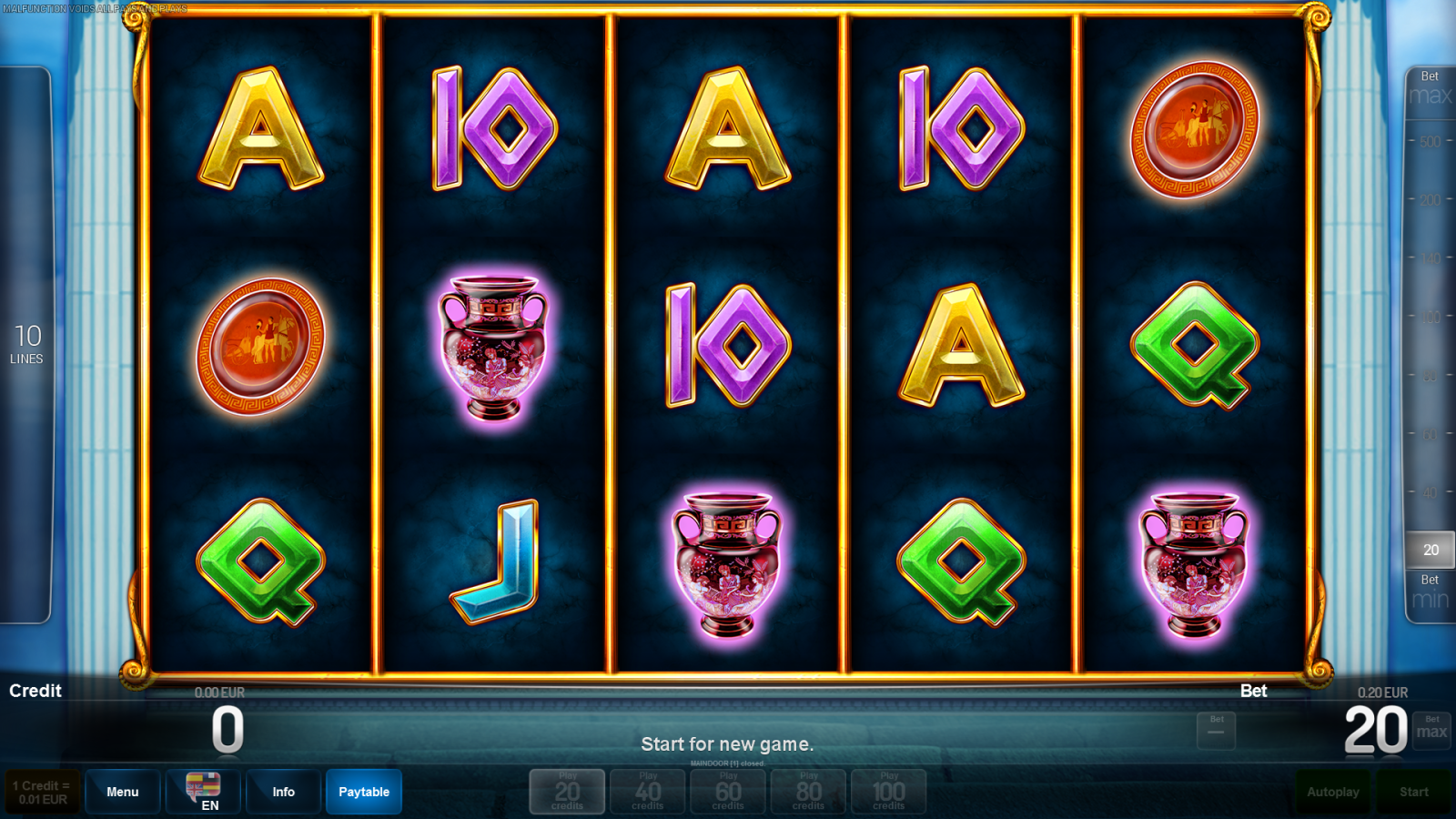Viewport: 1456px width, 819px height.
Task: Choose the Play 80 credits button
Action: (x=808, y=792)
